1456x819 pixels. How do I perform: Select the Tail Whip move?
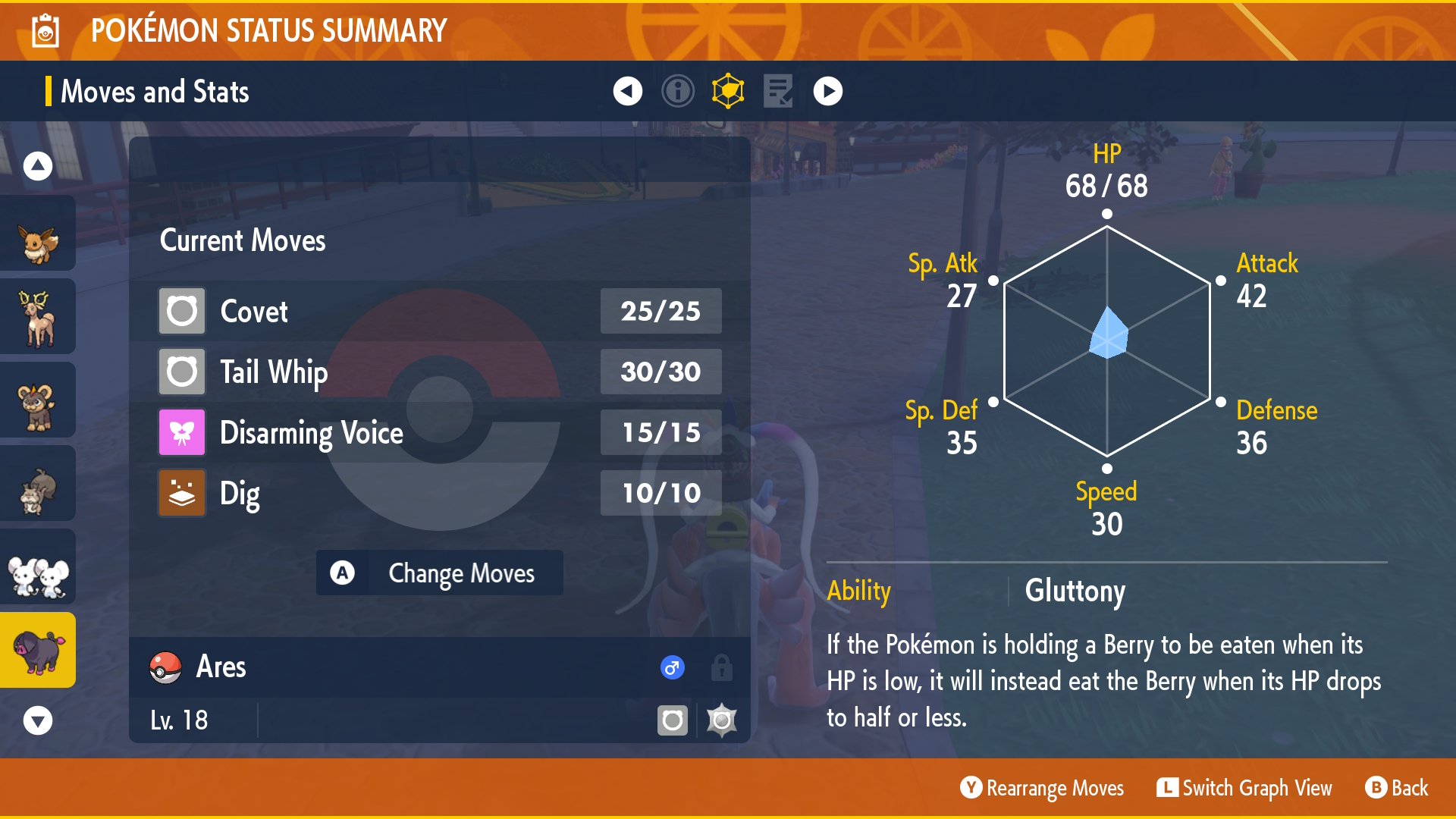440,372
